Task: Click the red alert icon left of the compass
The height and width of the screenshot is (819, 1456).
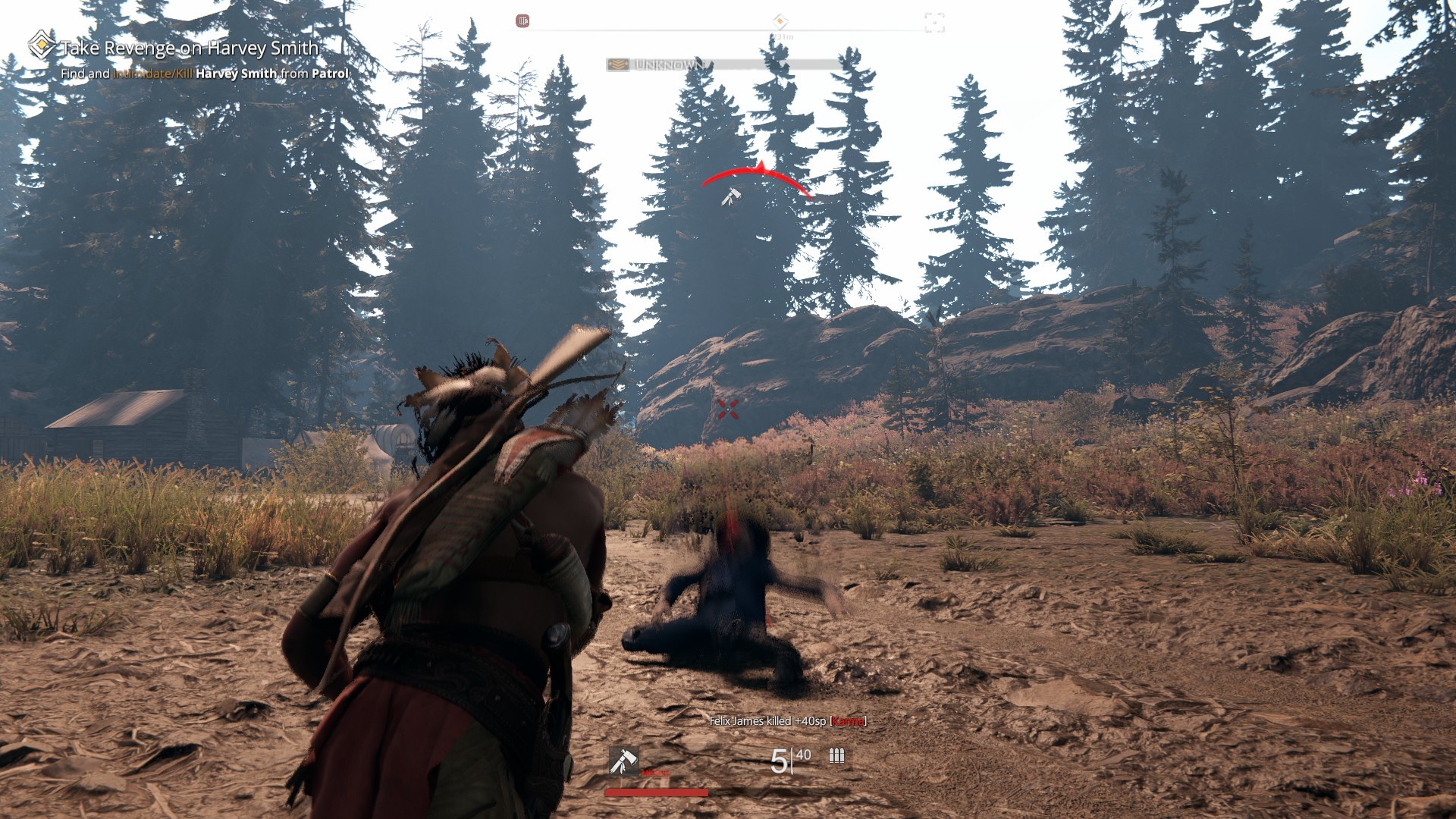Action: pyautogui.click(x=523, y=20)
